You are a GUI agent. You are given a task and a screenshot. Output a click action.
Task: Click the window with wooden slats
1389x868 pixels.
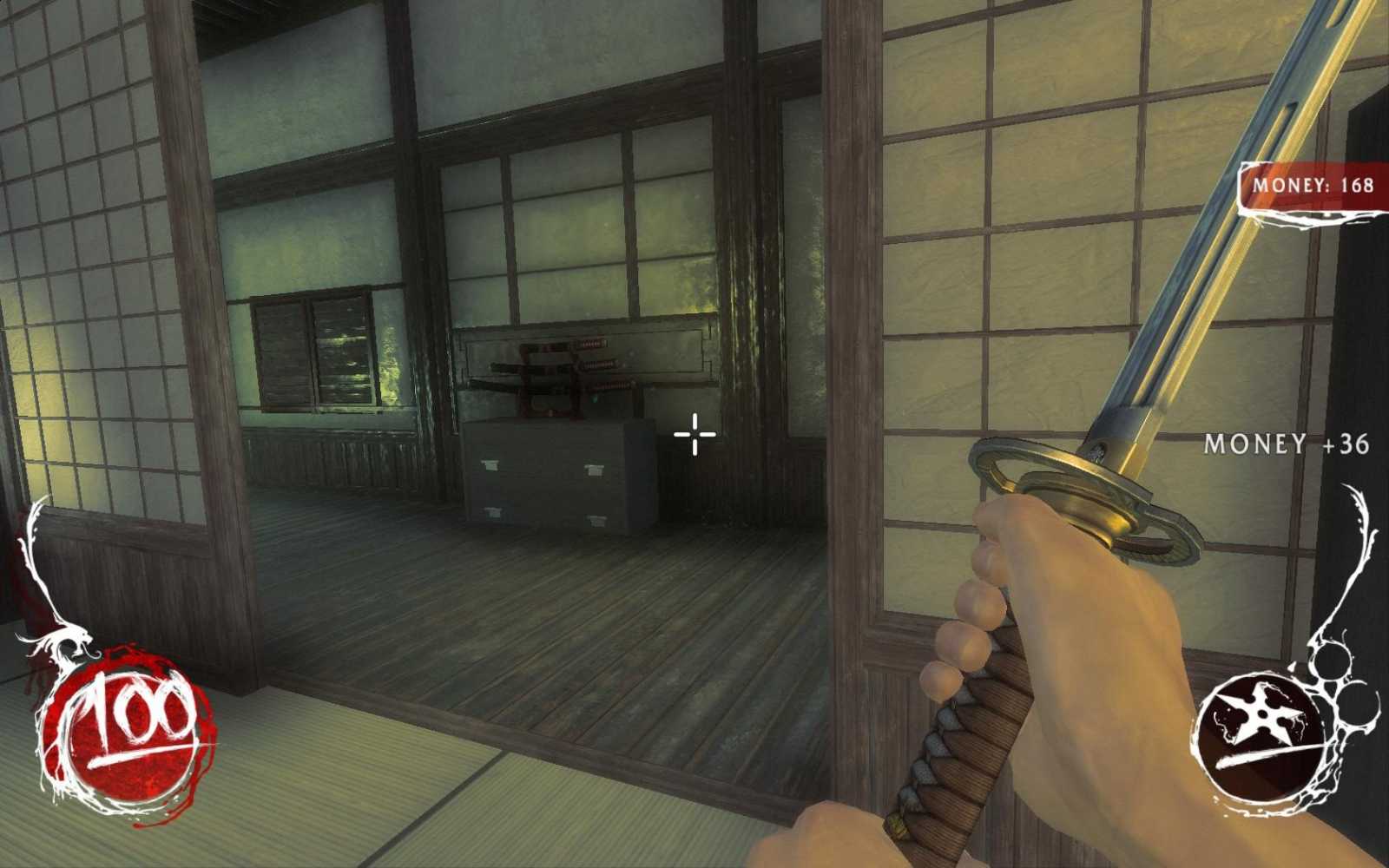tap(313, 352)
